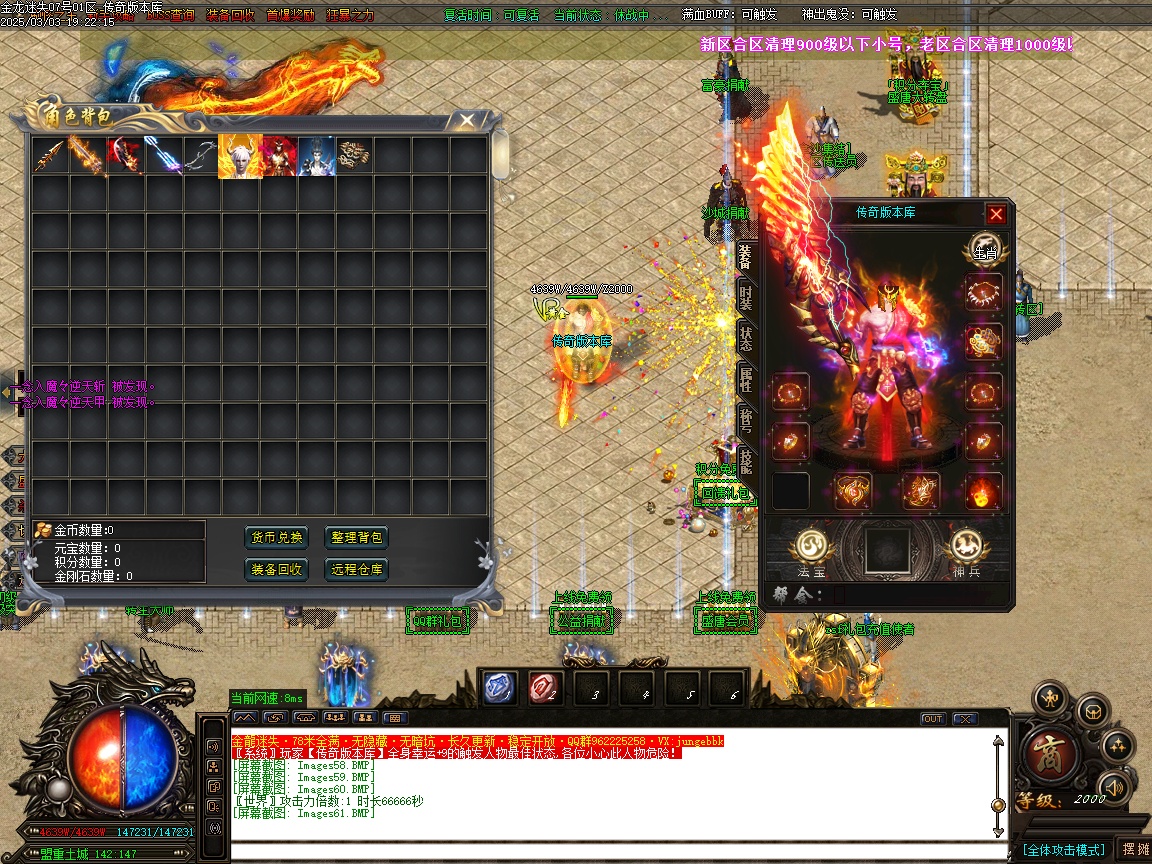Open the 生肖 zodiac slot
Screen dimensions: 1152x864
click(984, 252)
